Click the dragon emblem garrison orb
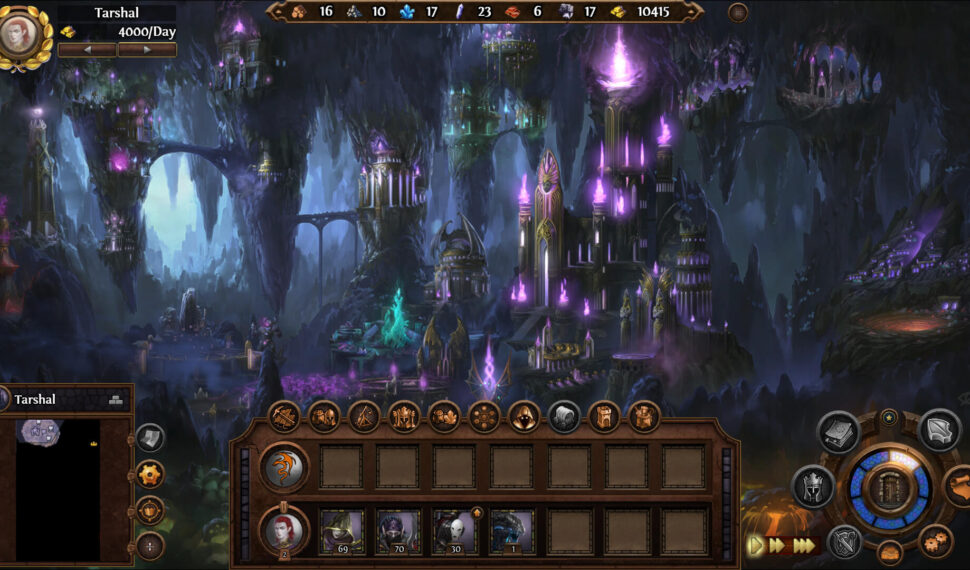970x570 pixels. pyautogui.click(x=284, y=467)
